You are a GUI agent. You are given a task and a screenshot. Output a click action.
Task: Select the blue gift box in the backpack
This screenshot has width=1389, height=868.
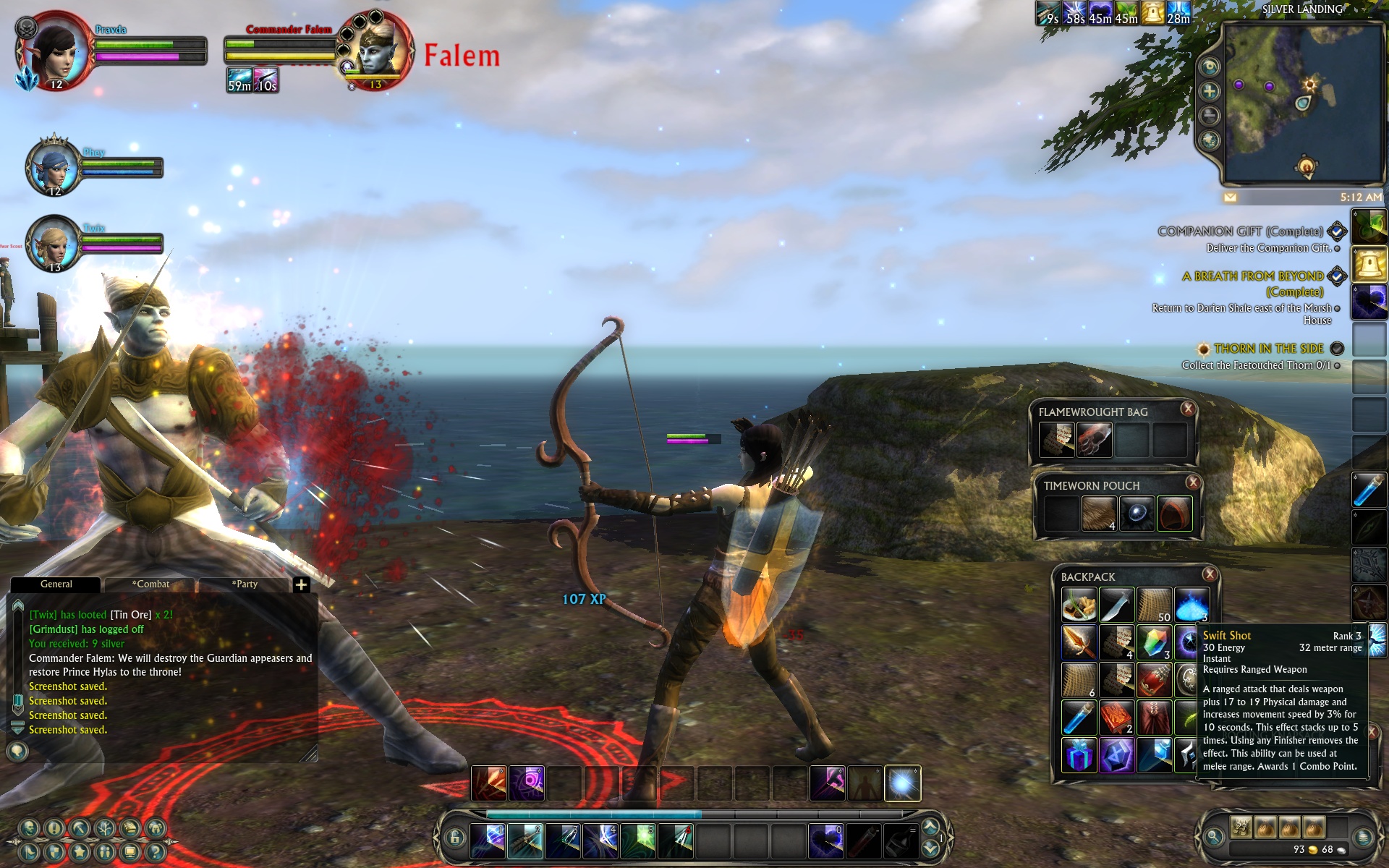coord(1079,755)
